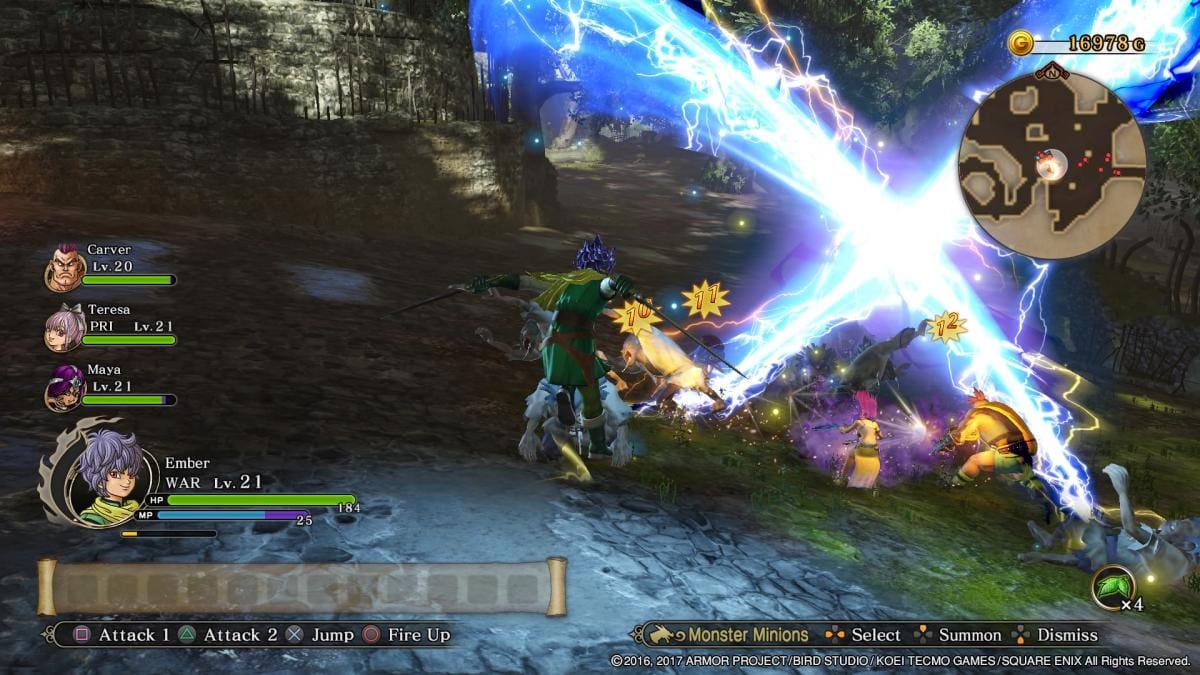Select Maya's party portrait
Screen dimensions: 1200x675
pyautogui.click(x=63, y=389)
